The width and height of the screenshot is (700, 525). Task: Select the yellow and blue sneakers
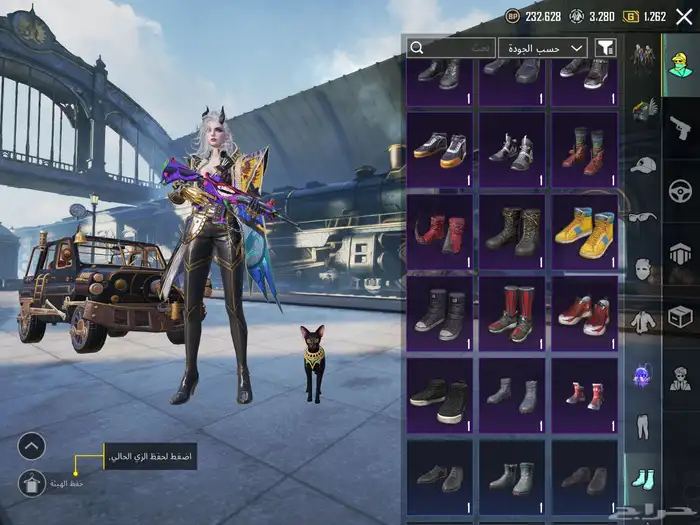click(x=583, y=231)
